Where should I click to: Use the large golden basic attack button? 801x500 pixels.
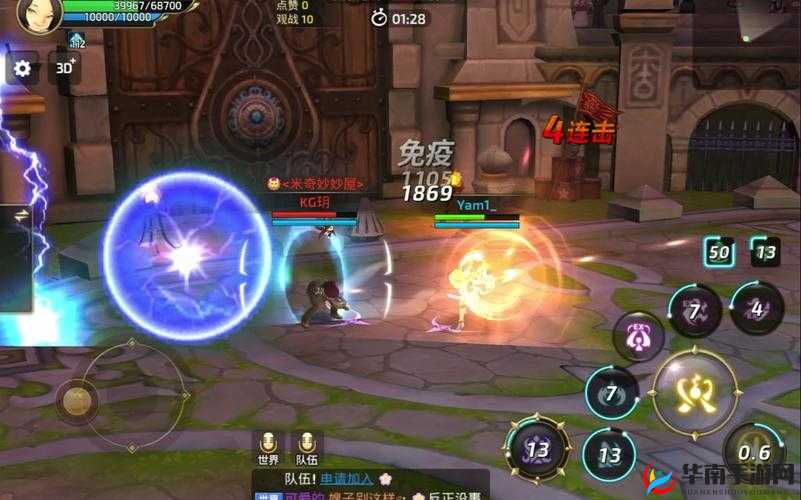pos(693,391)
